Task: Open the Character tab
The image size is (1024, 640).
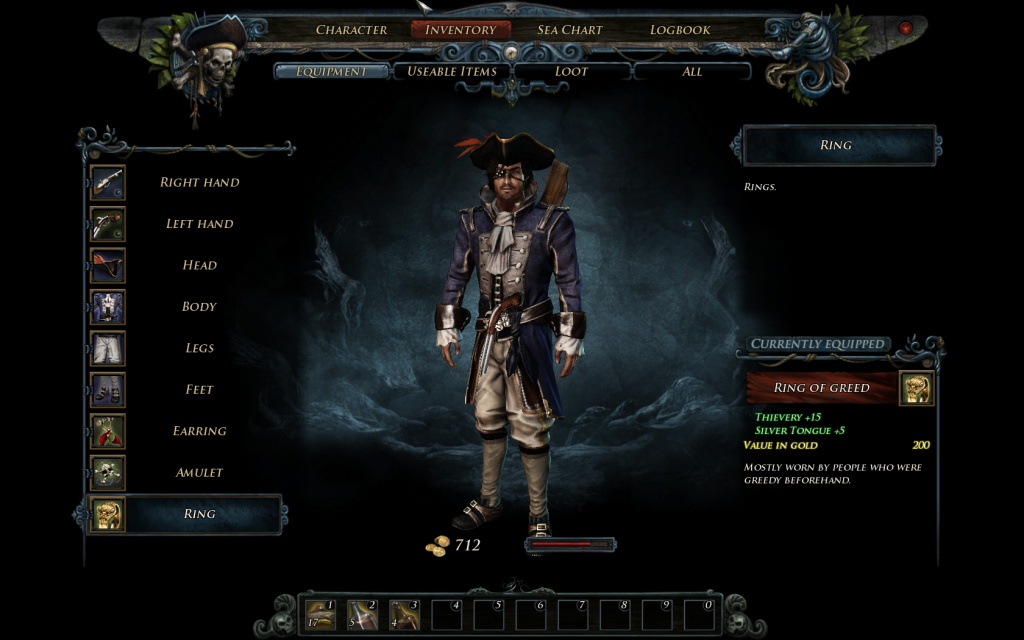Action: pyautogui.click(x=351, y=30)
